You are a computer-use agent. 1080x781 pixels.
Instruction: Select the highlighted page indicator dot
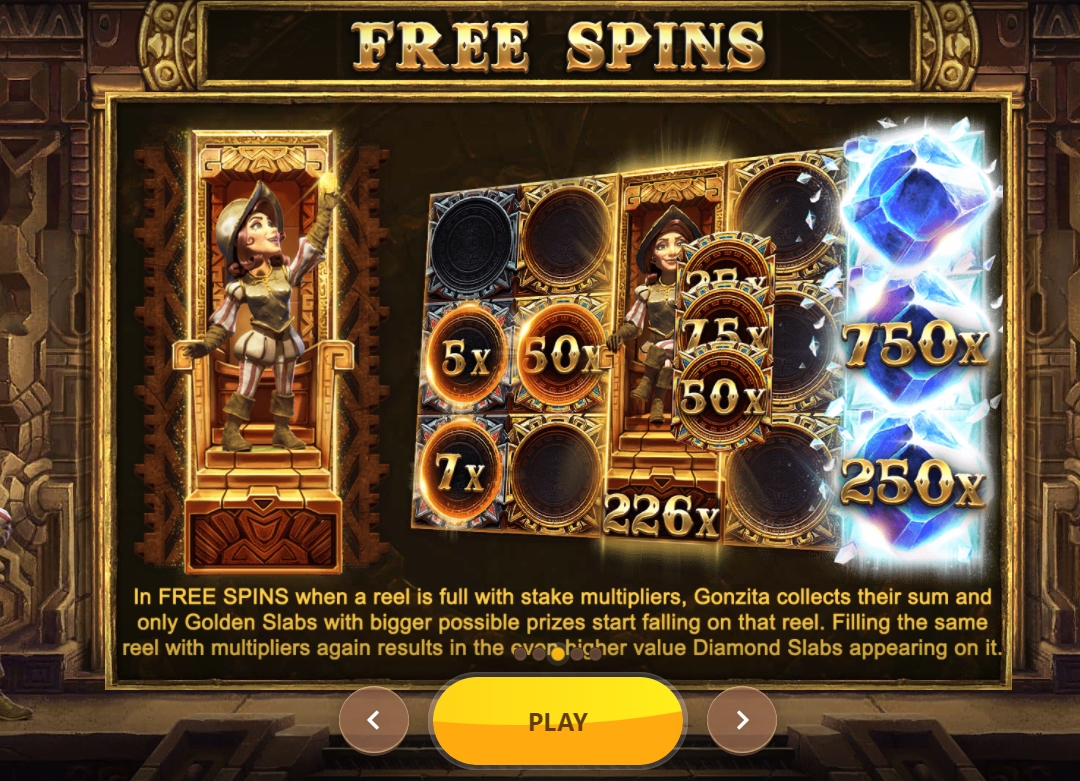pos(558,654)
